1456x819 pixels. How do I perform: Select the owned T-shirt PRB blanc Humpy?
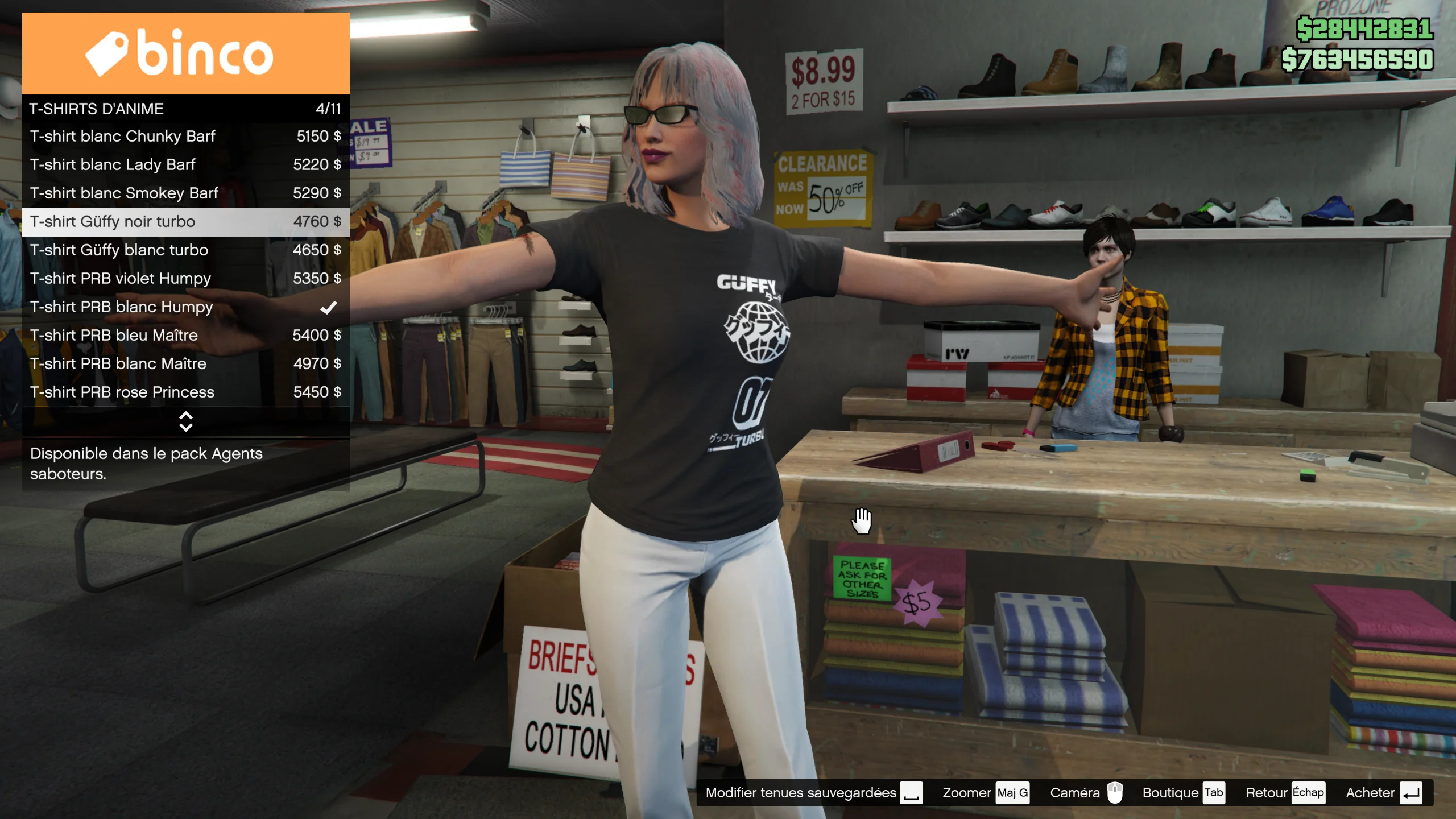185,307
